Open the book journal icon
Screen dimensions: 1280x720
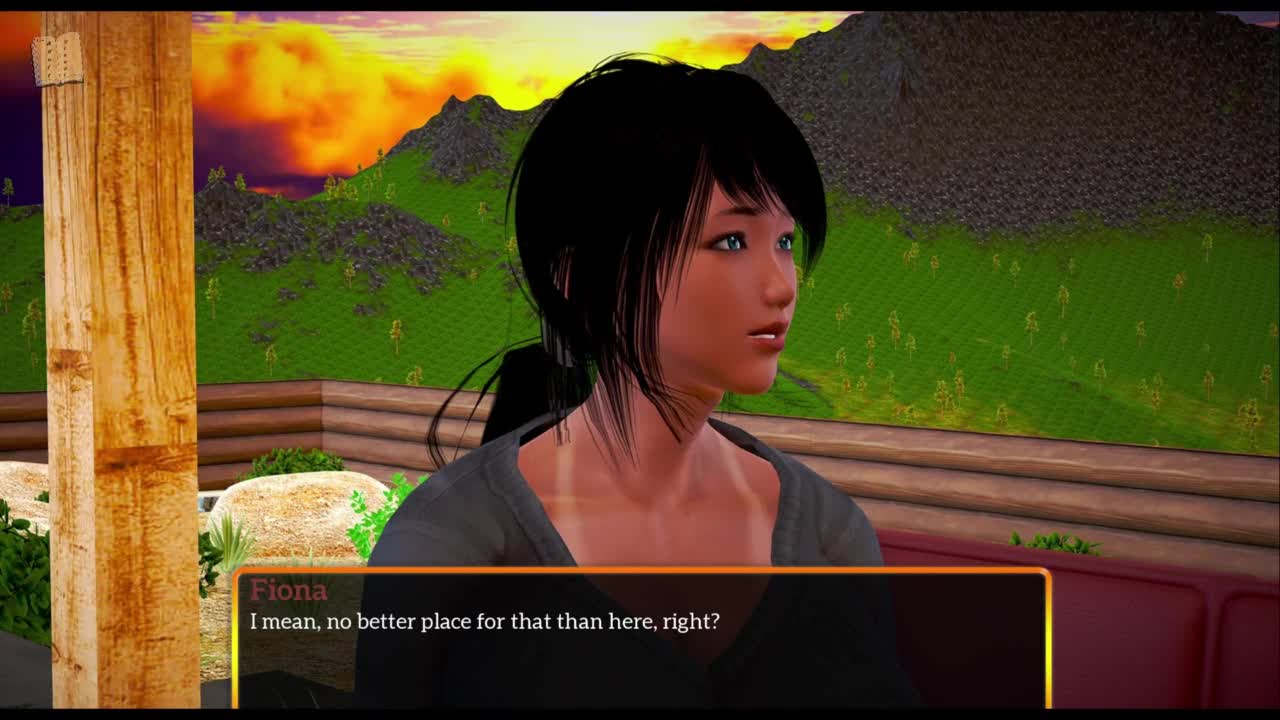click(x=57, y=60)
